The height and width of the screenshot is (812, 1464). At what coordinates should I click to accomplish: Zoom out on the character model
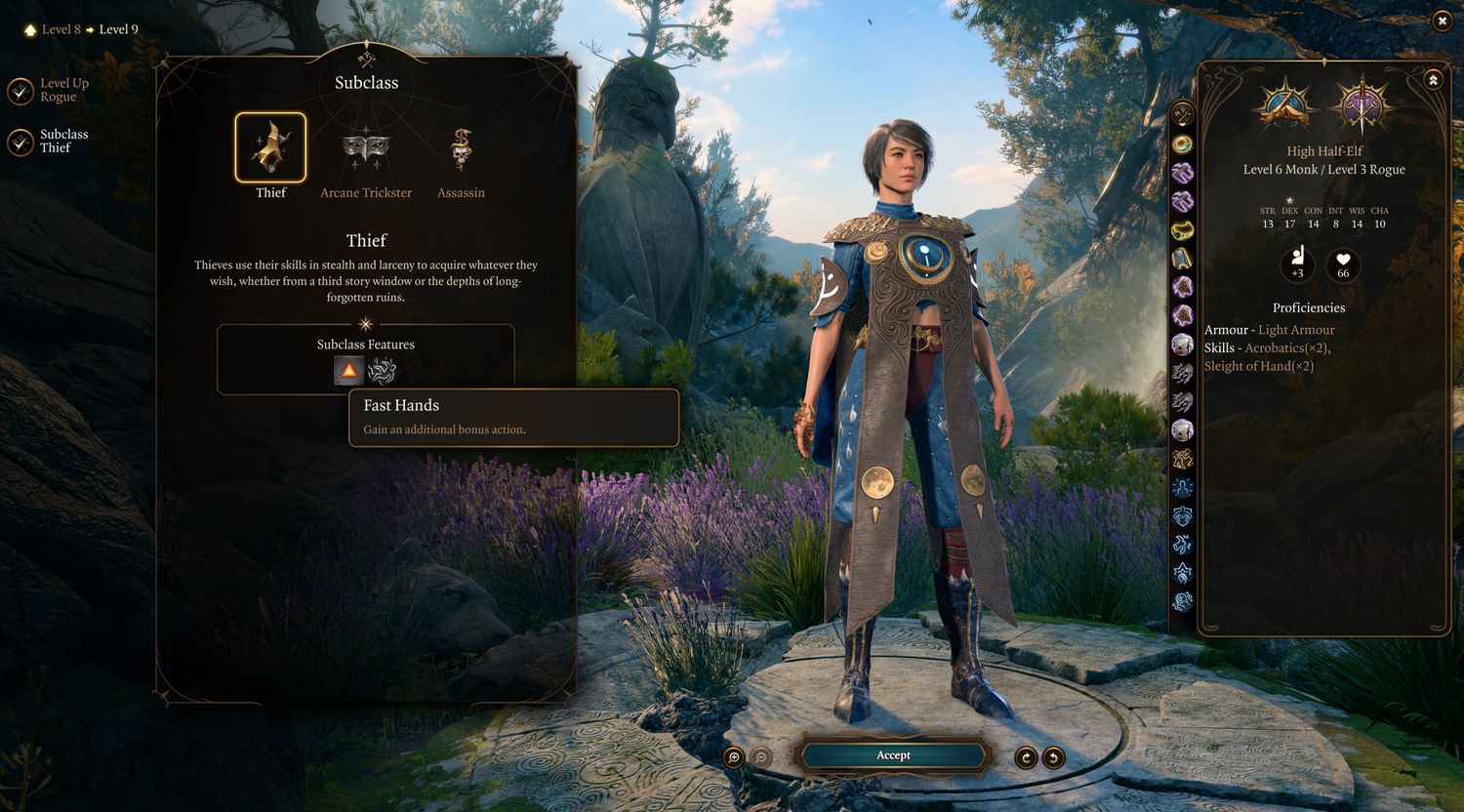pyautogui.click(x=761, y=757)
